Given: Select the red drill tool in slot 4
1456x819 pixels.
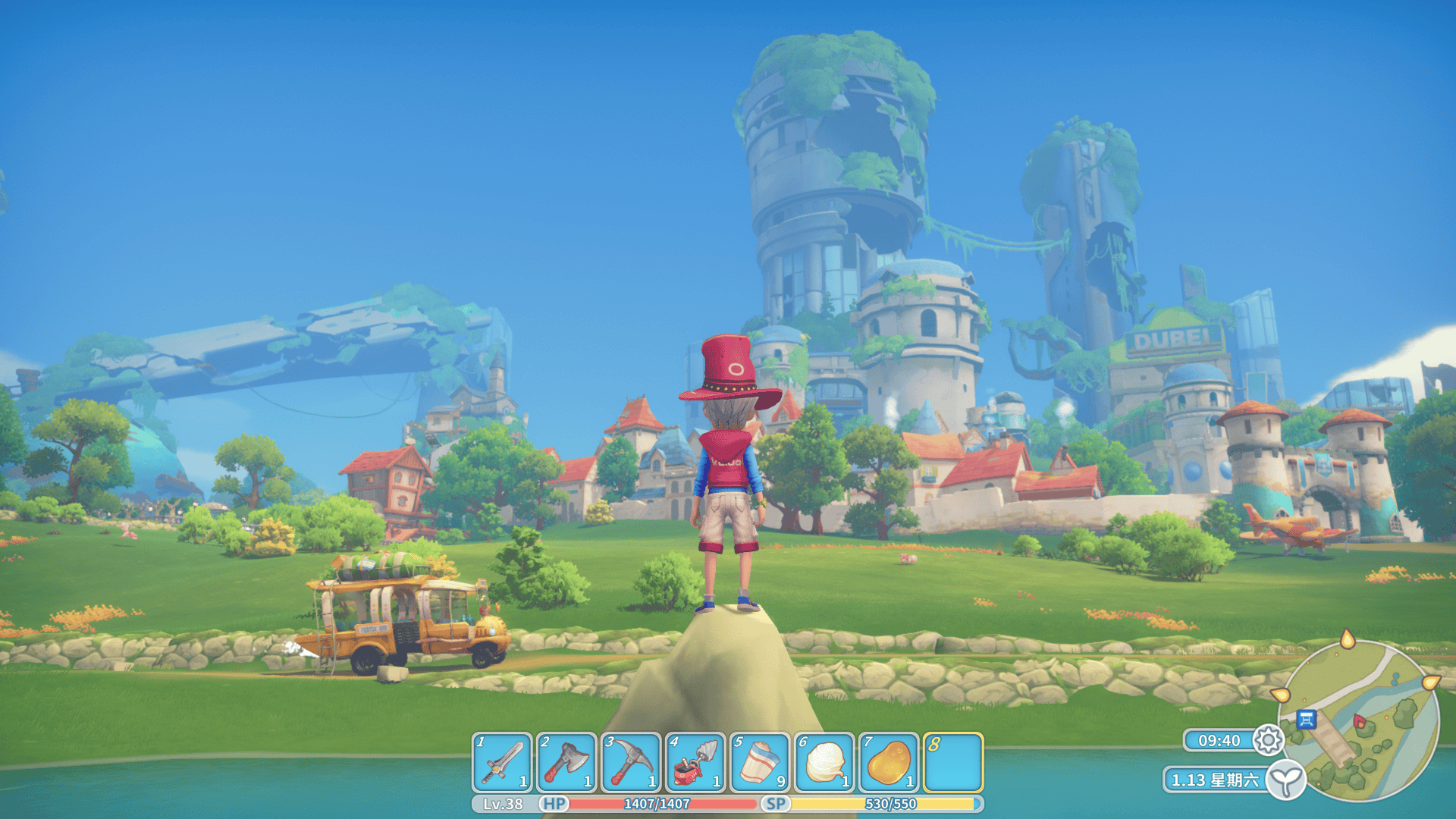Looking at the screenshot, I should click(x=695, y=762).
